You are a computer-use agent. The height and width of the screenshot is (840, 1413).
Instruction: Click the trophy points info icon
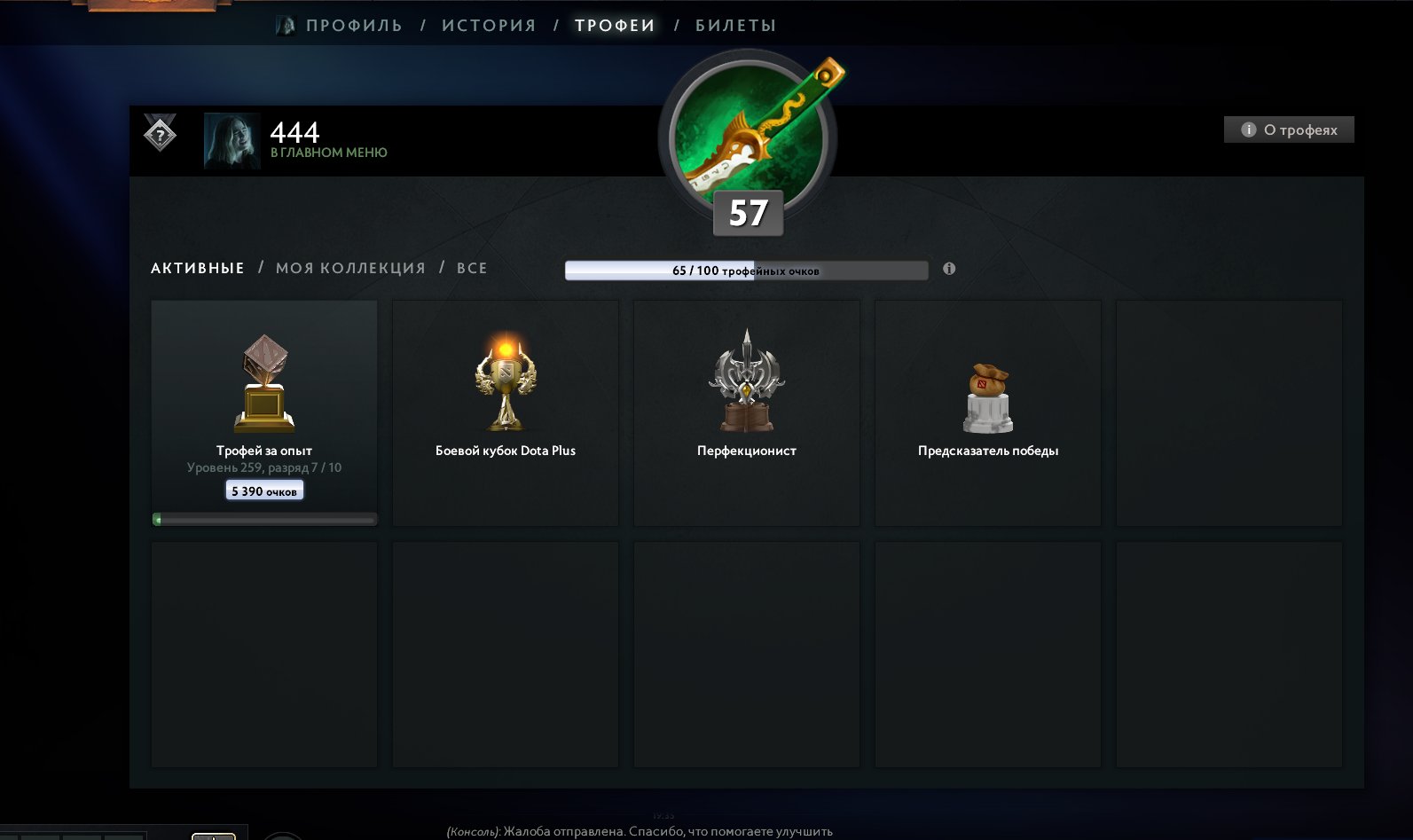[949, 269]
